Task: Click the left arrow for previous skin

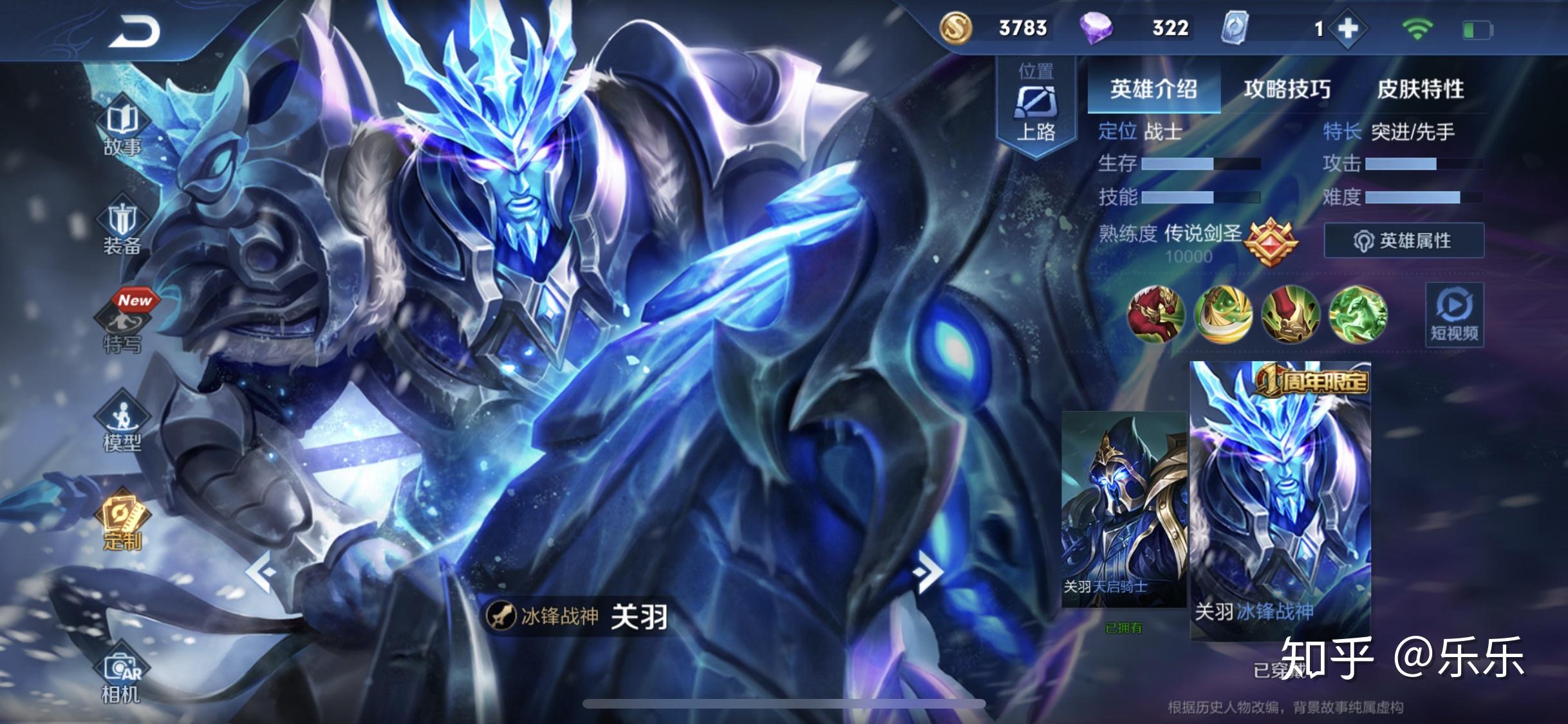Action: tap(261, 572)
